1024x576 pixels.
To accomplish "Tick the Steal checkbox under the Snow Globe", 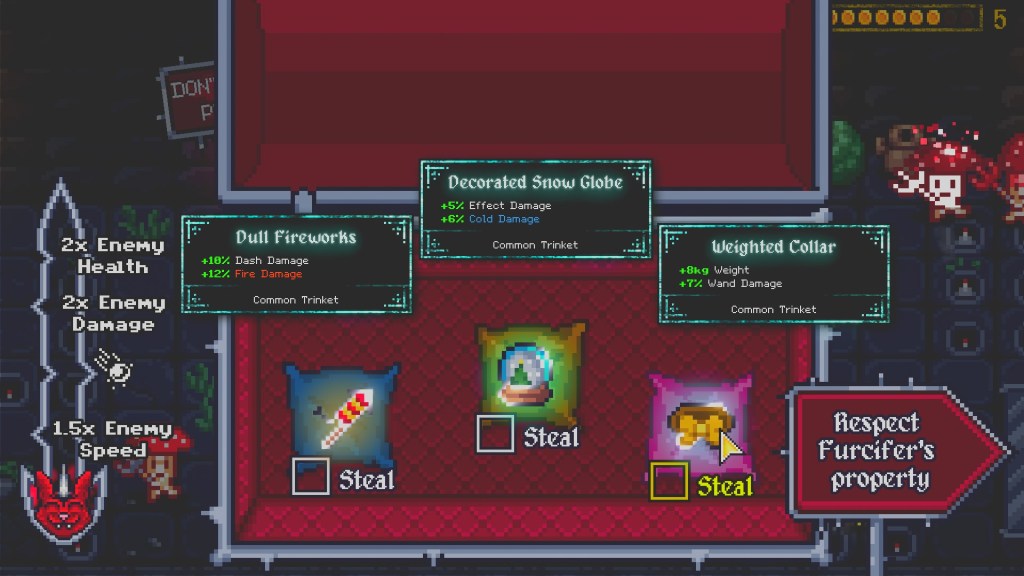I will (495, 434).
